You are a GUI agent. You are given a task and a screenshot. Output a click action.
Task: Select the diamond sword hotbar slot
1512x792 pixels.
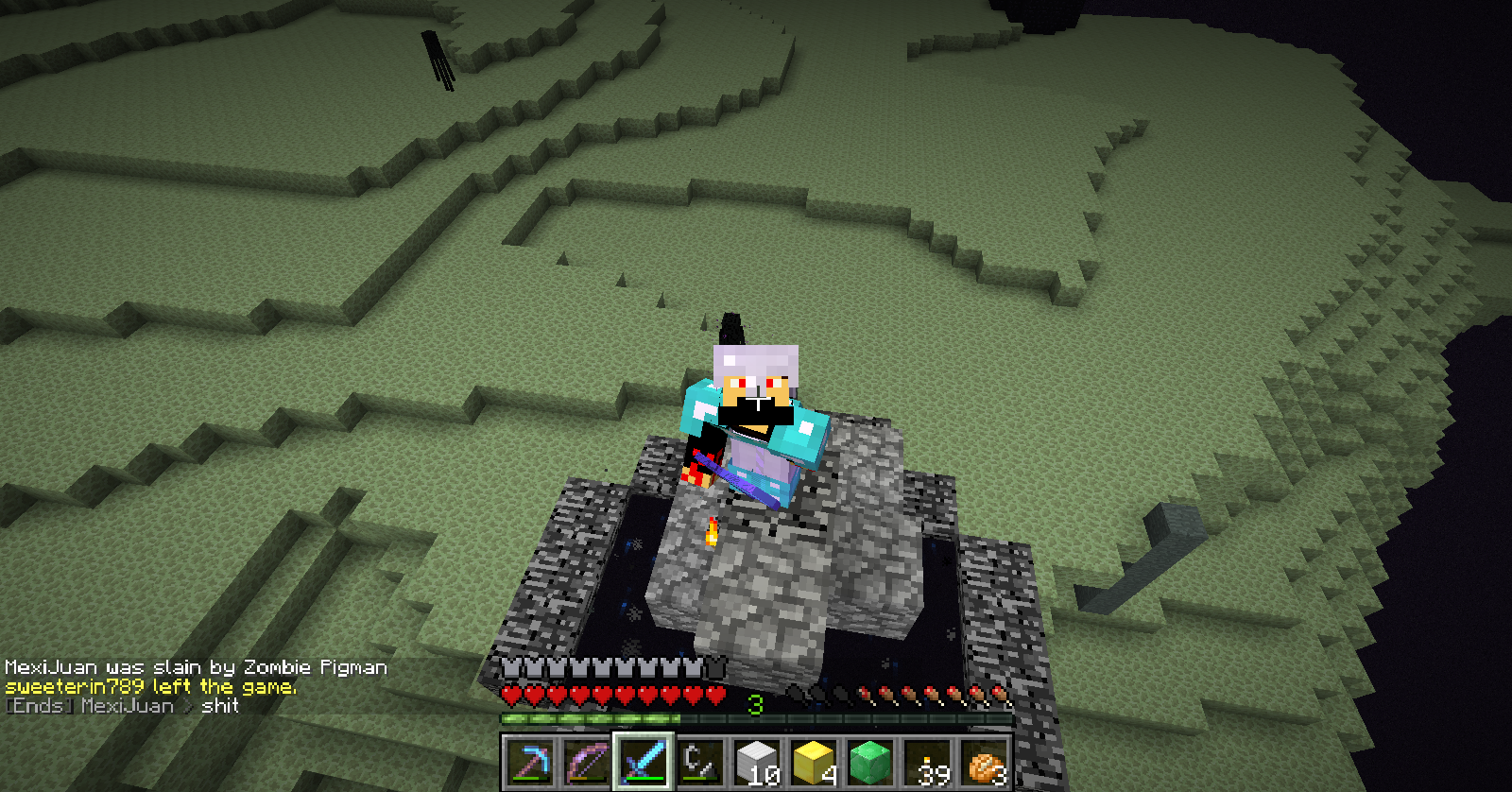643,762
